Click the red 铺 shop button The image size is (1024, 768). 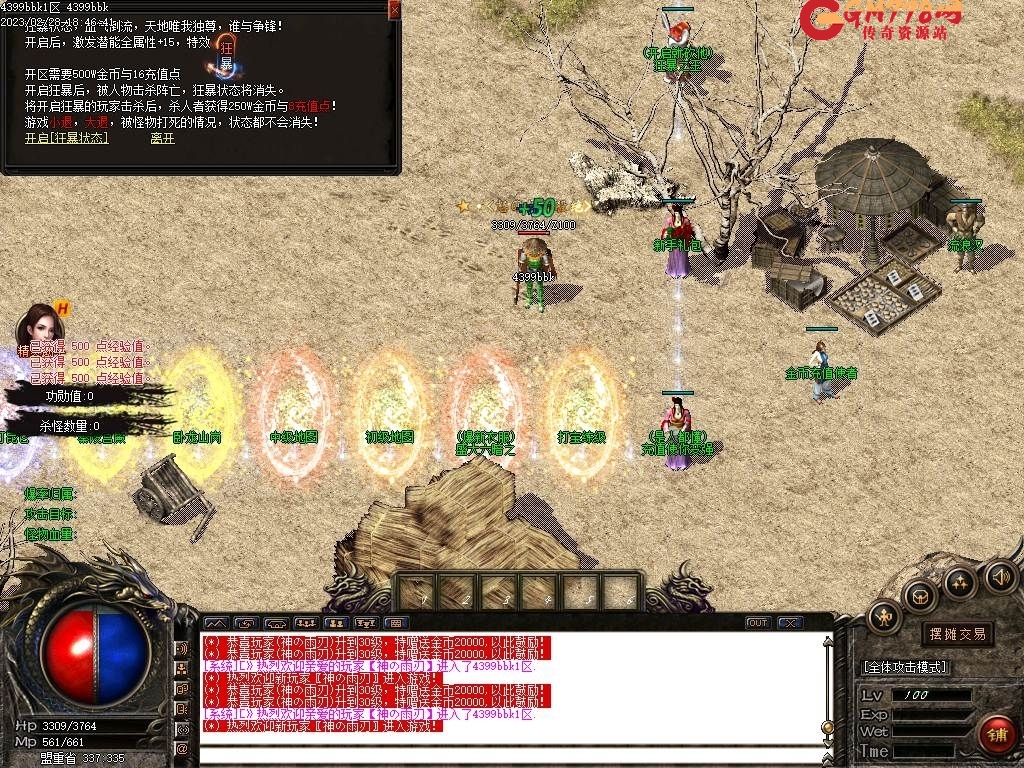[x=995, y=735]
